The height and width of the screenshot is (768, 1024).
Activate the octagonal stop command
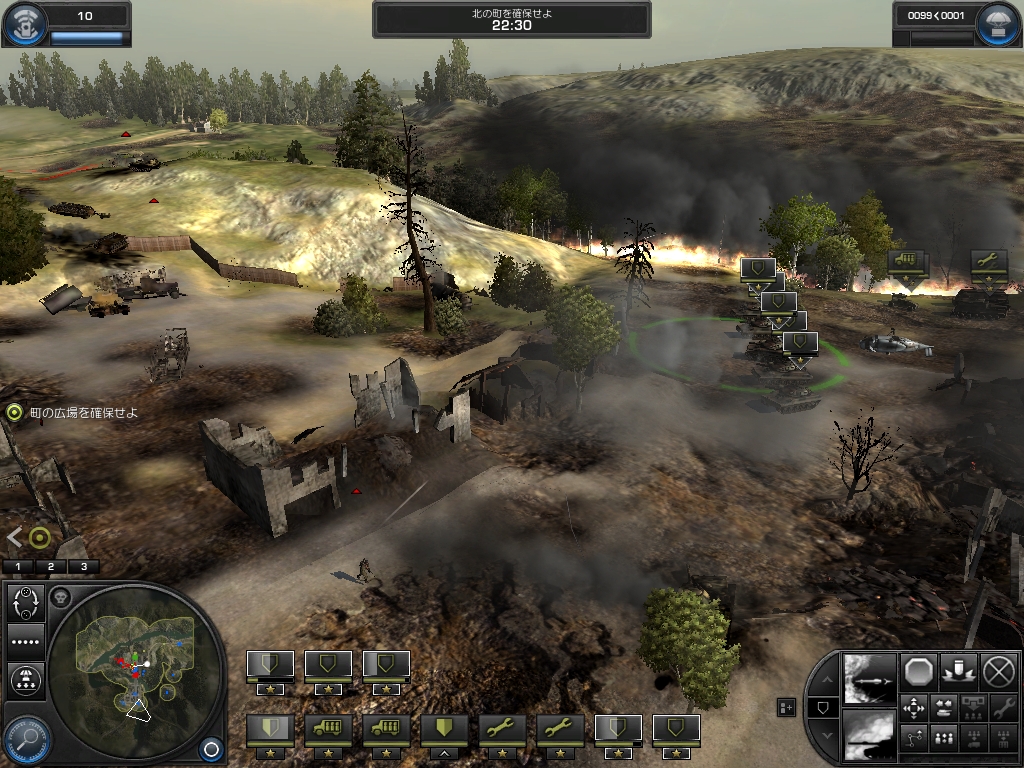pos(919,671)
